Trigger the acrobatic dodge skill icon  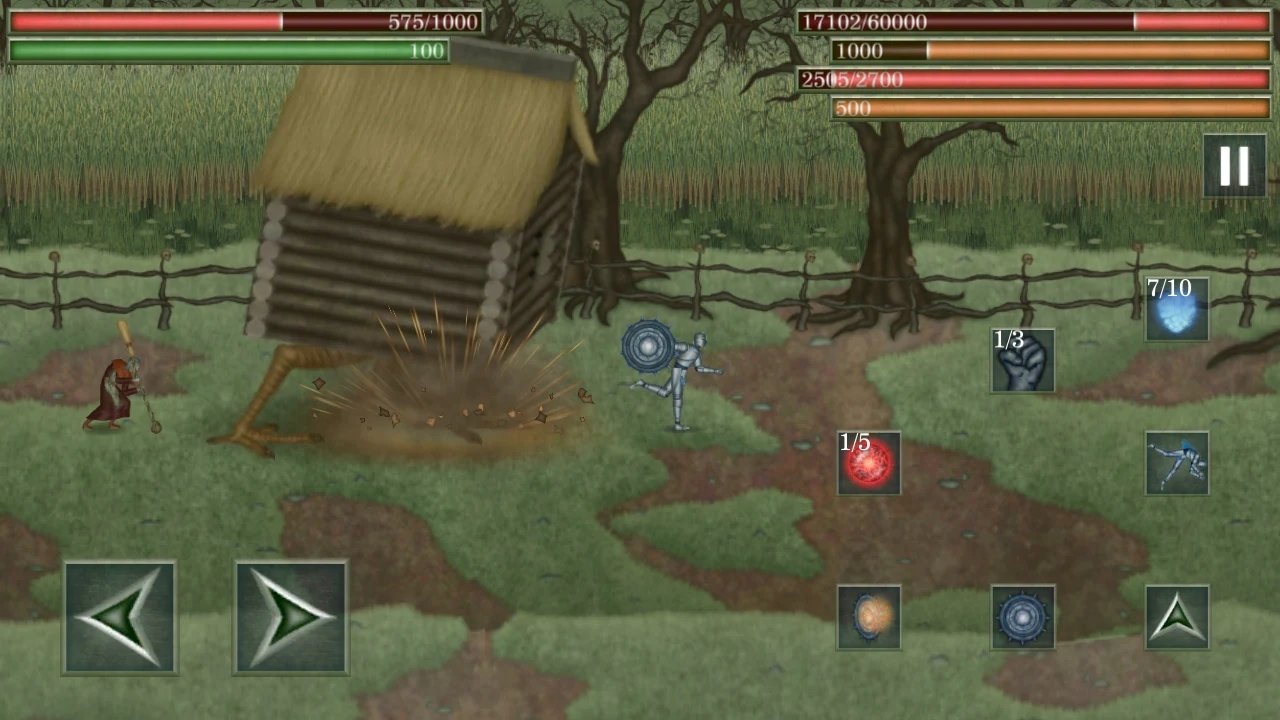pyautogui.click(x=1178, y=465)
